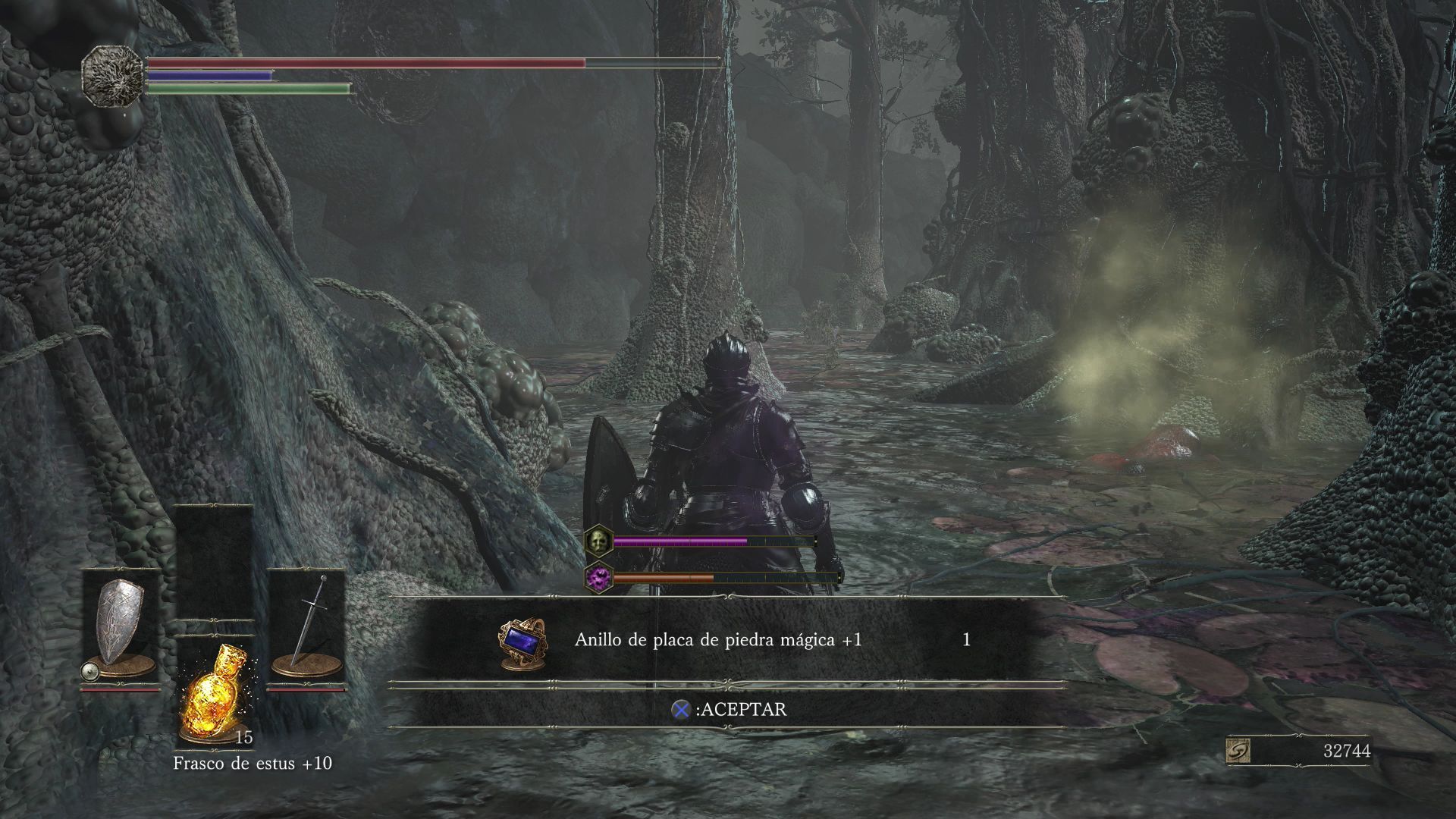Click the skull poison status icon
1456x819 pixels.
[x=598, y=541]
